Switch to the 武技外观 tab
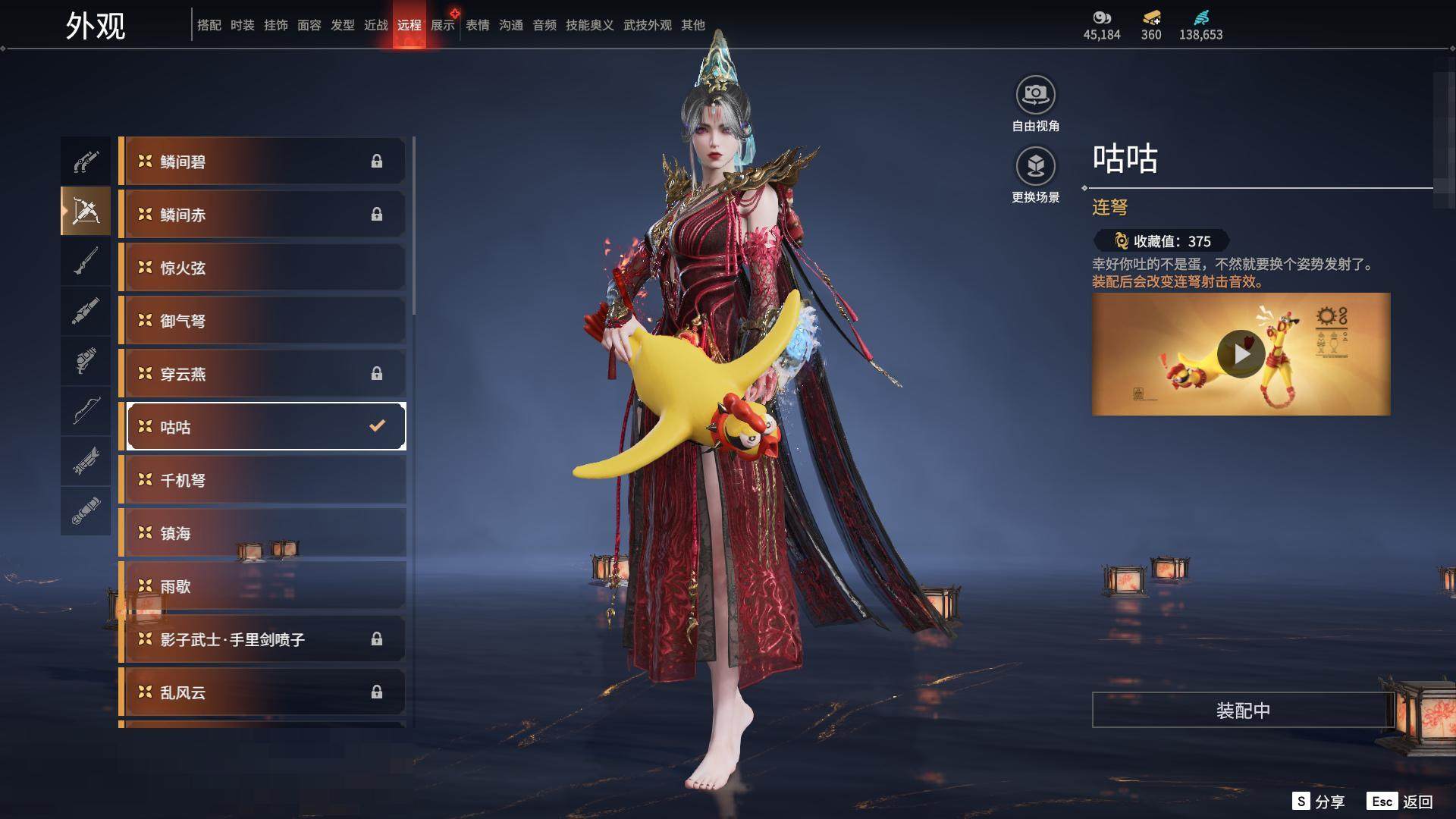Screen dimensions: 1456x819 [647, 25]
